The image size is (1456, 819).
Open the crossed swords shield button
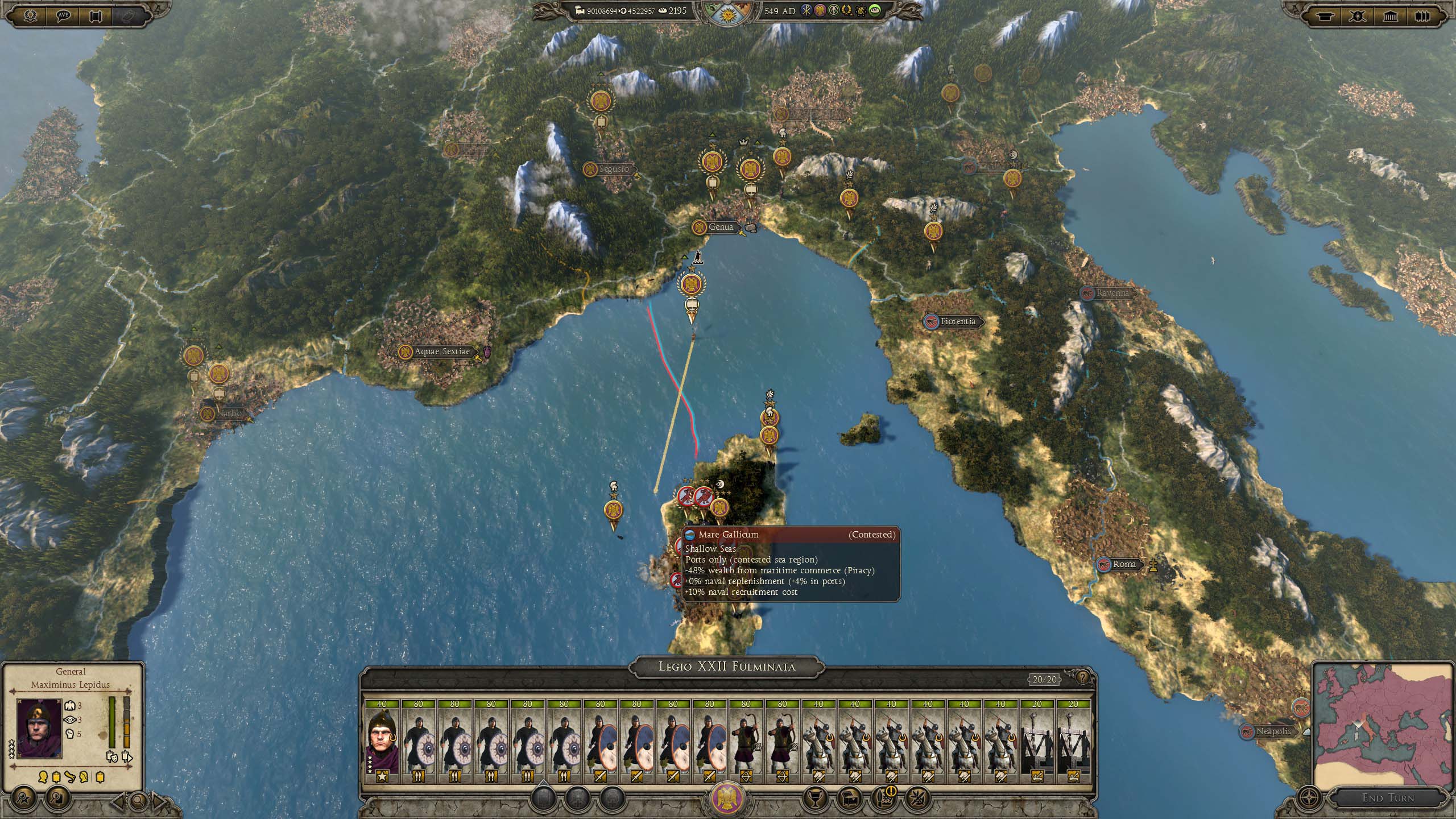point(1358,16)
